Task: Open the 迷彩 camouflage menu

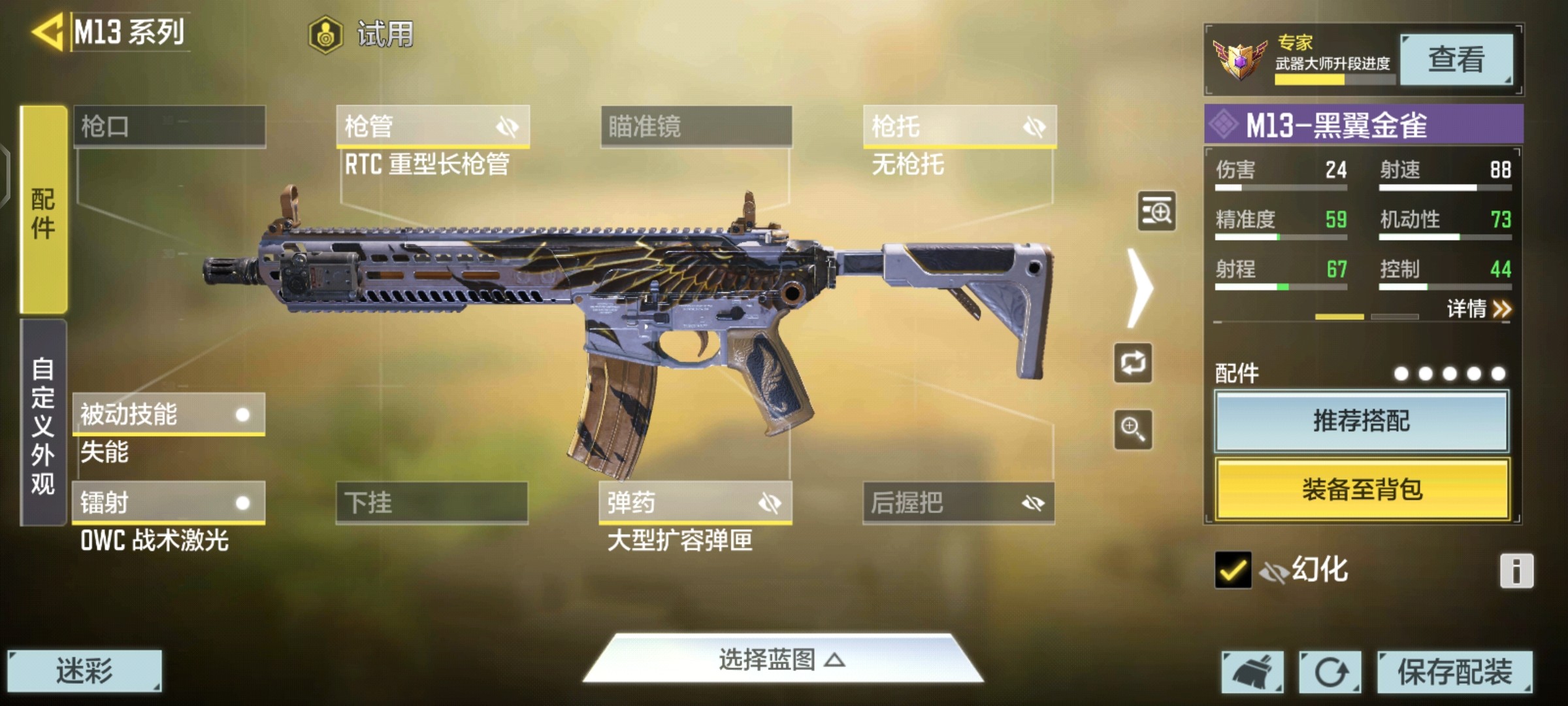Action: point(84,671)
